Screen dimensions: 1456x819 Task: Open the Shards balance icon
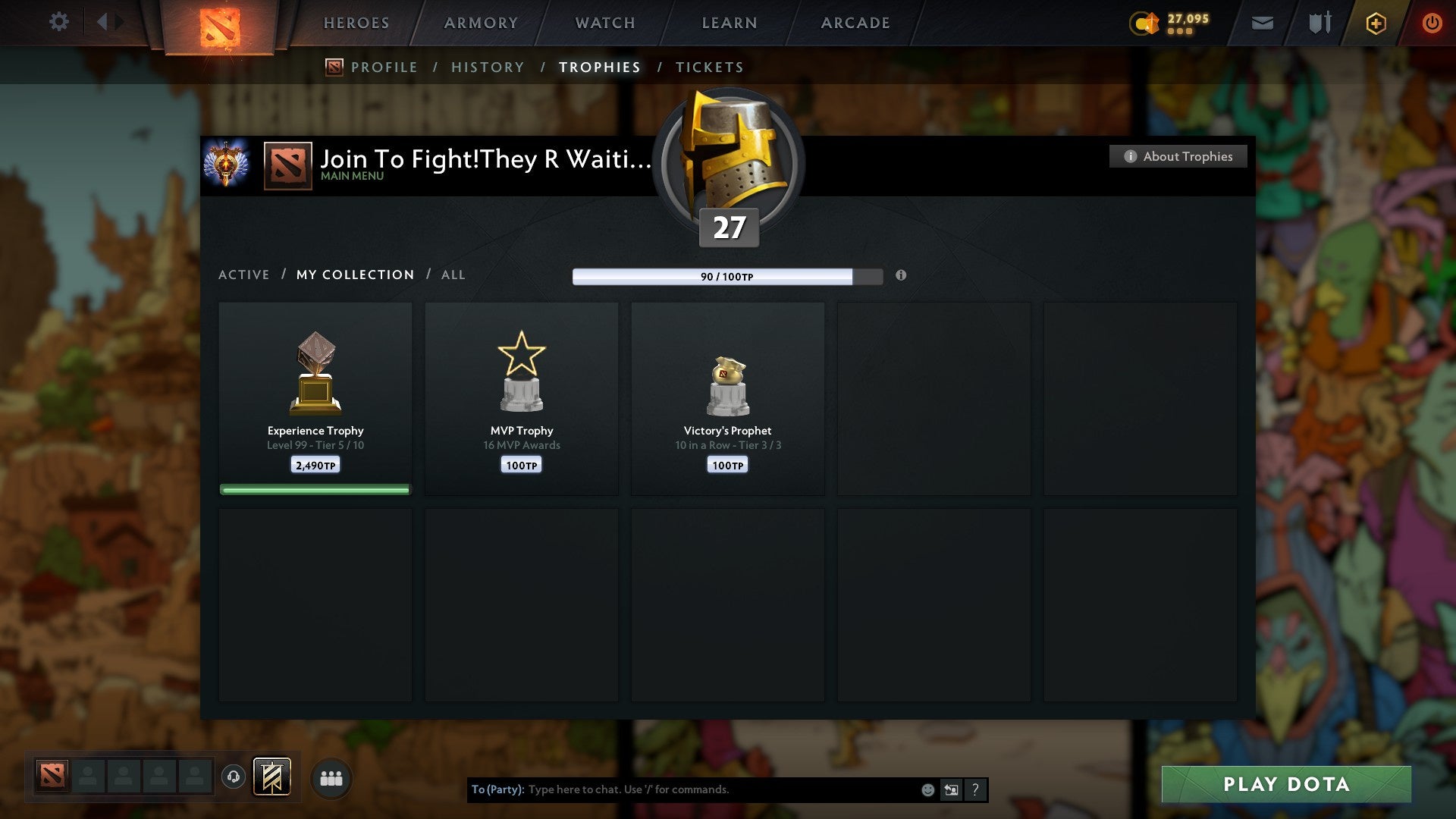click(x=1144, y=23)
